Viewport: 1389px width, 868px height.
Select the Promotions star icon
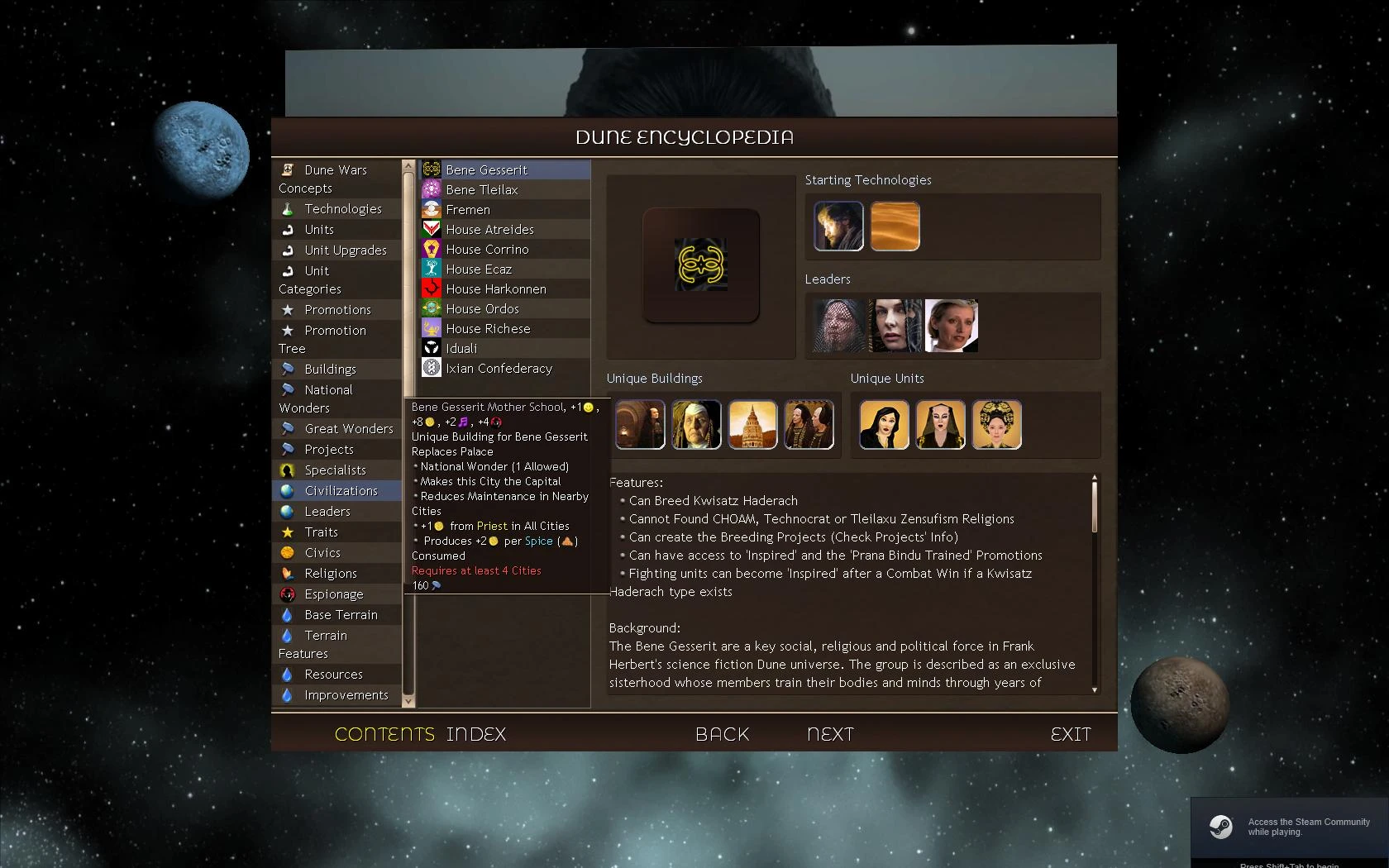(x=288, y=309)
